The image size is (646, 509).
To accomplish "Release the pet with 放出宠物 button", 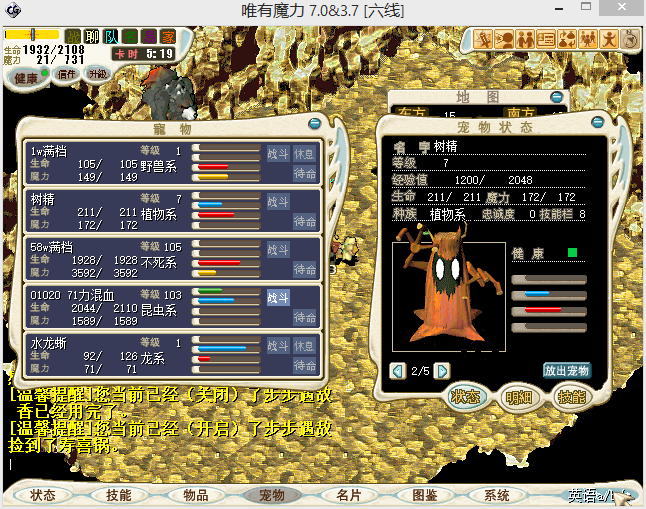I will pos(567,370).
